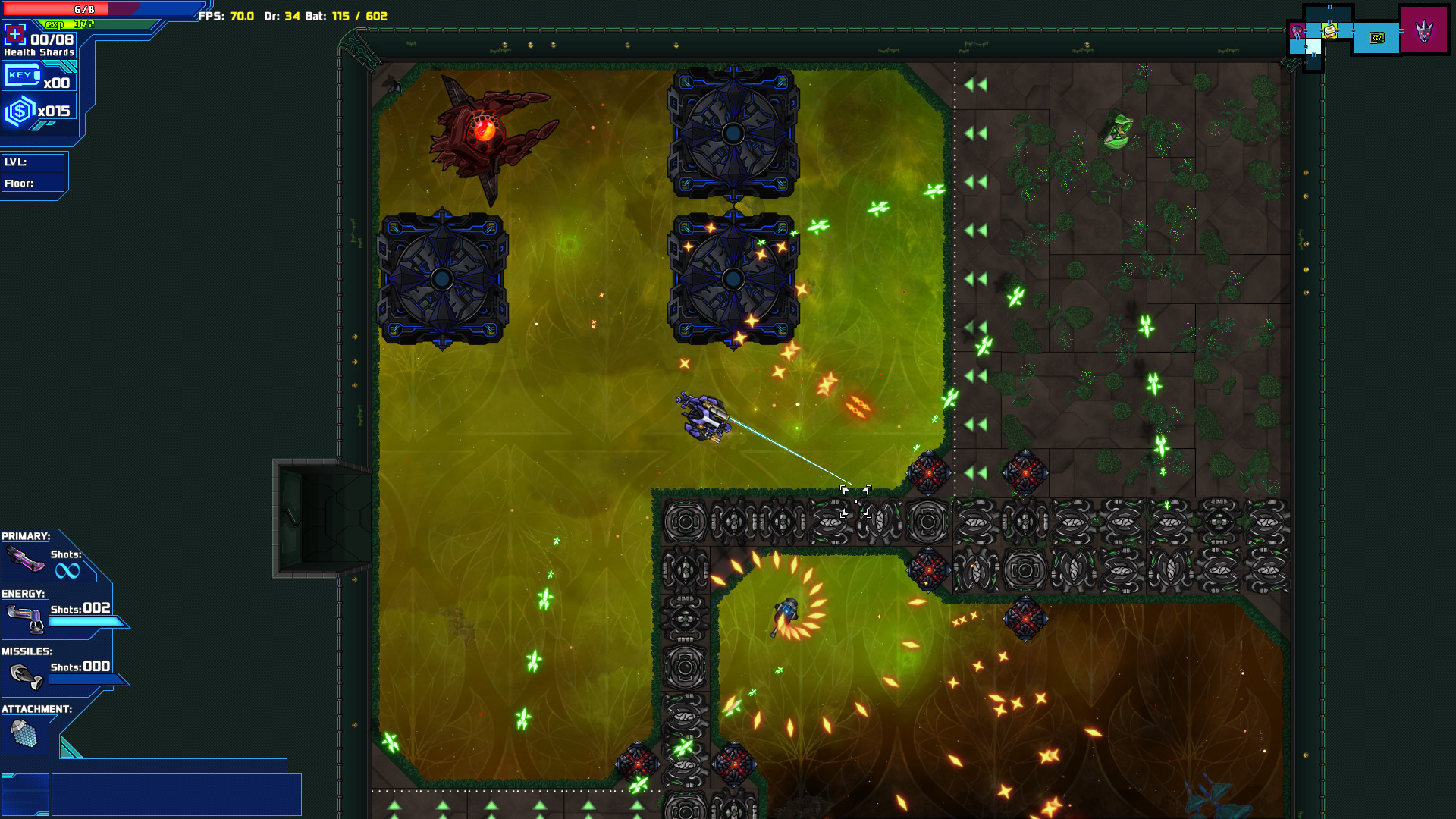Click the 6/8 health bar
Image resolution: width=1456 pixels, height=819 pixels.
click(x=83, y=9)
